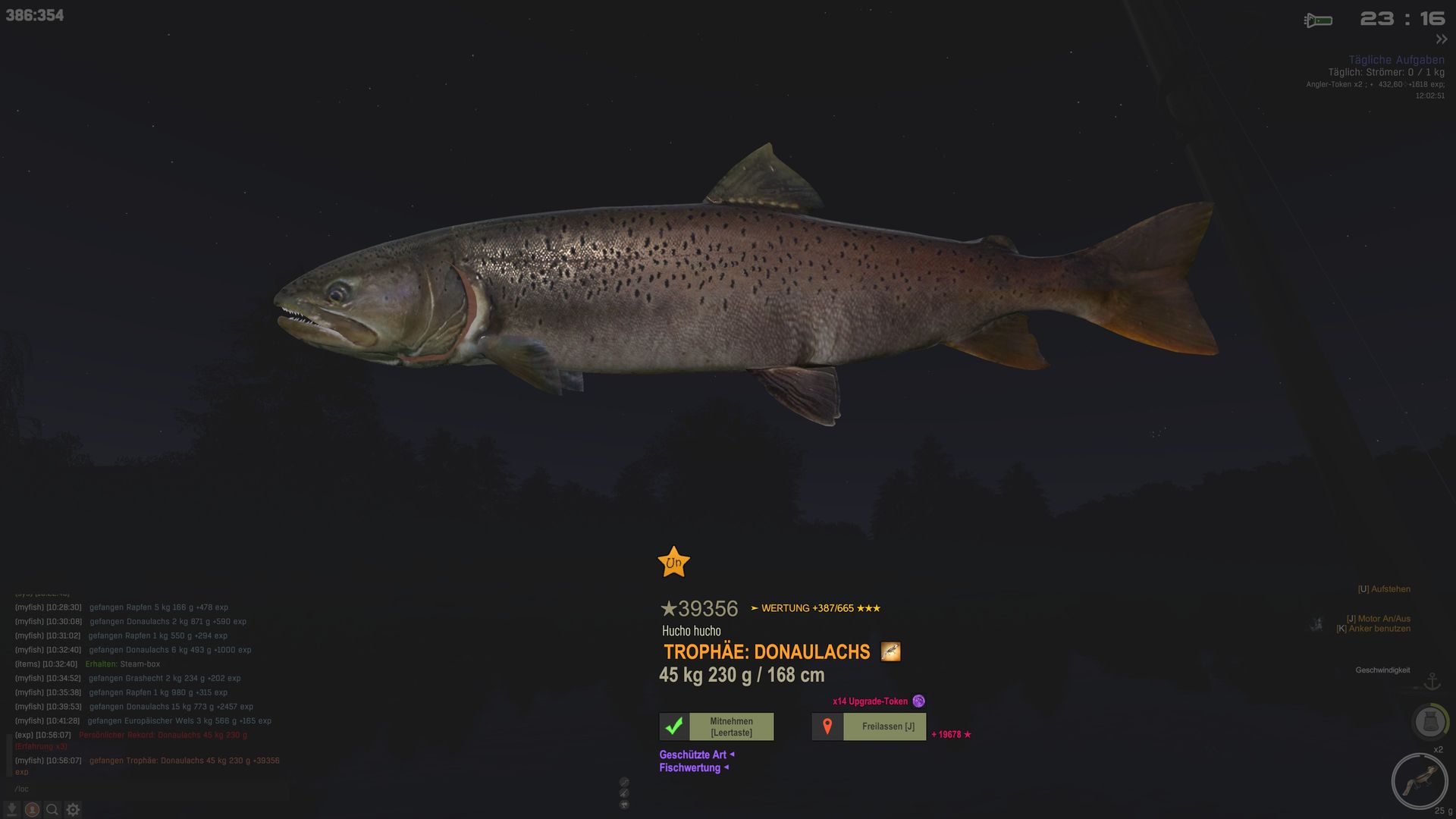Open the keepnet fish bag icon

(x=1429, y=721)
